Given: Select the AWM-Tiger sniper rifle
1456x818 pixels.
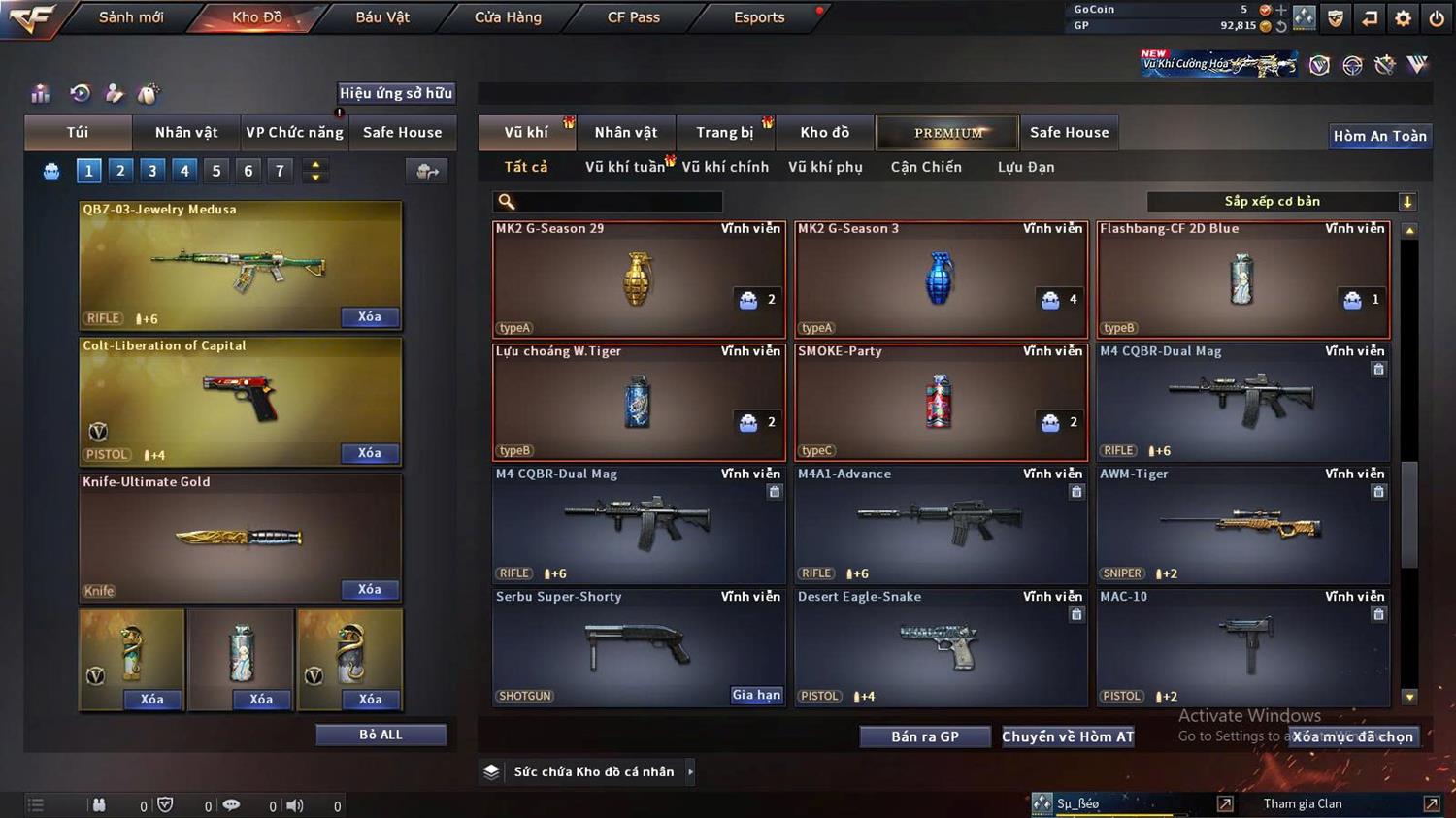Looking at the screenshot, I should pyautogui.click(x=1242, y=525).
